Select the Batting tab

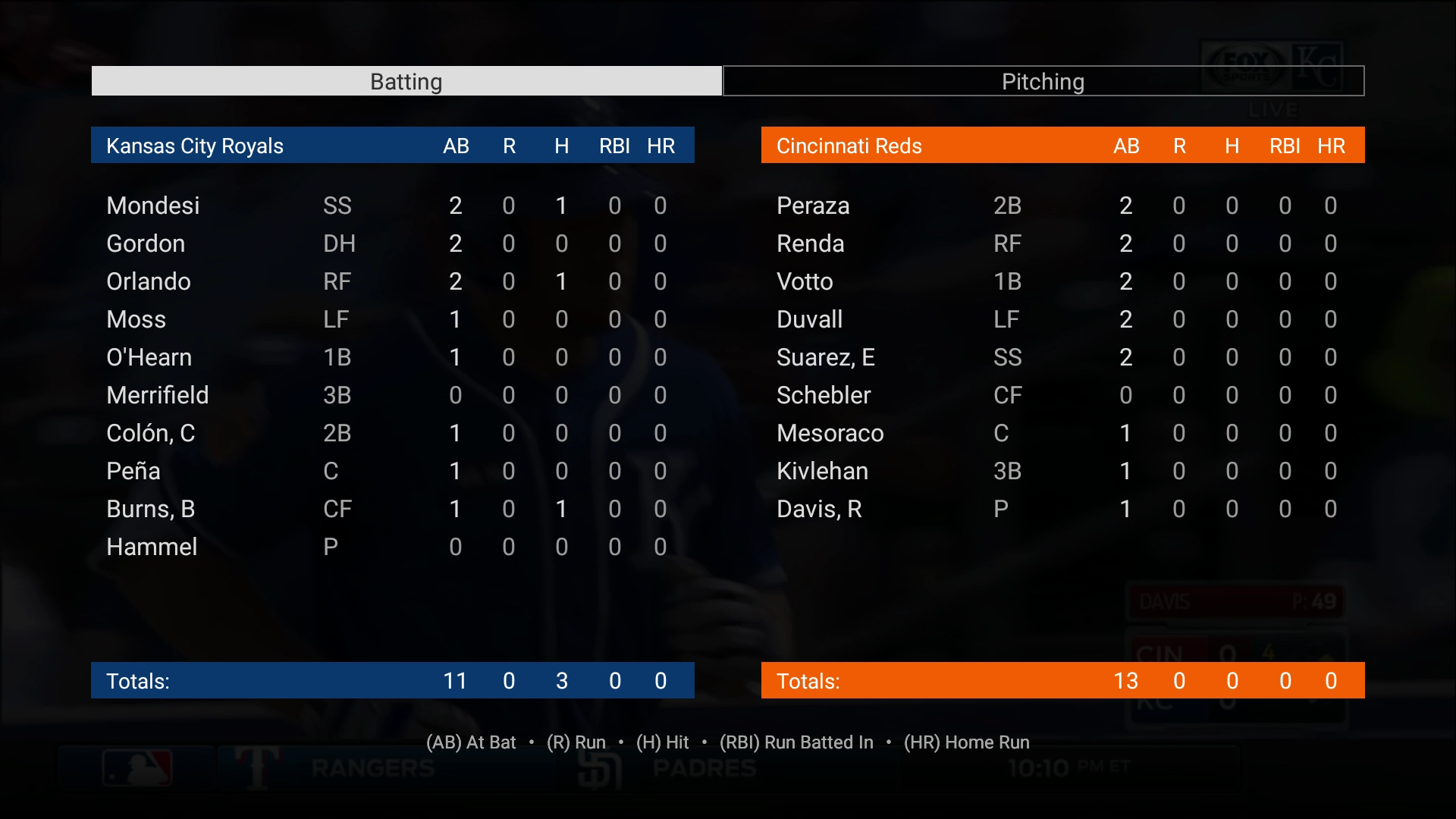tap(406, 81)
